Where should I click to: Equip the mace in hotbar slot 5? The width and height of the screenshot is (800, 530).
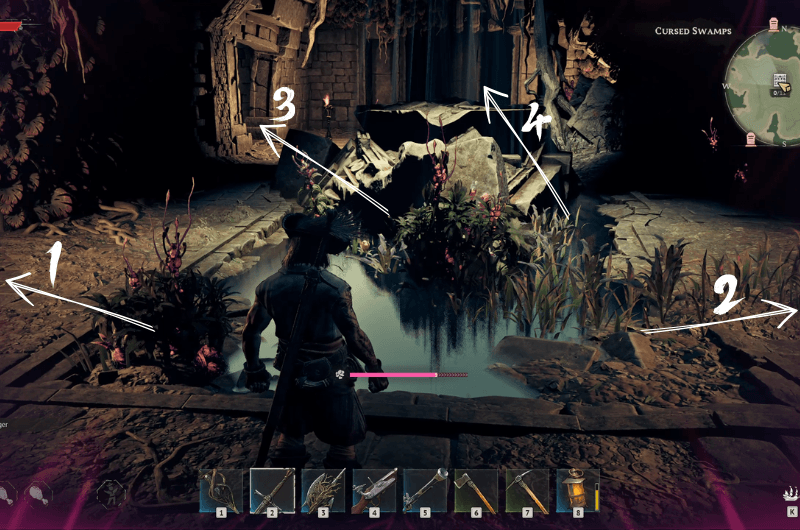tap(425, 491)
